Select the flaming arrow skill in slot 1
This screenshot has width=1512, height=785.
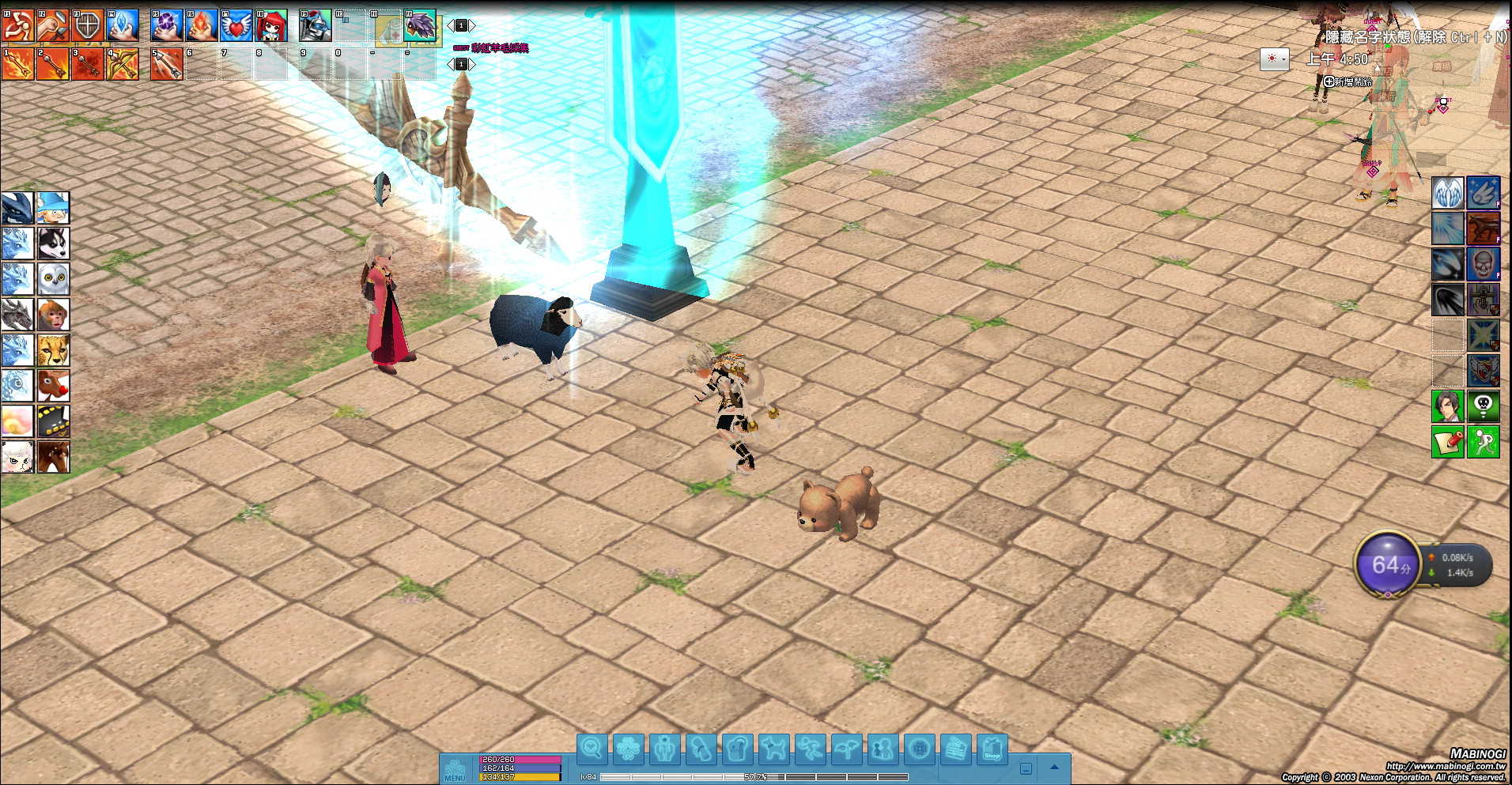coord(17,64)
